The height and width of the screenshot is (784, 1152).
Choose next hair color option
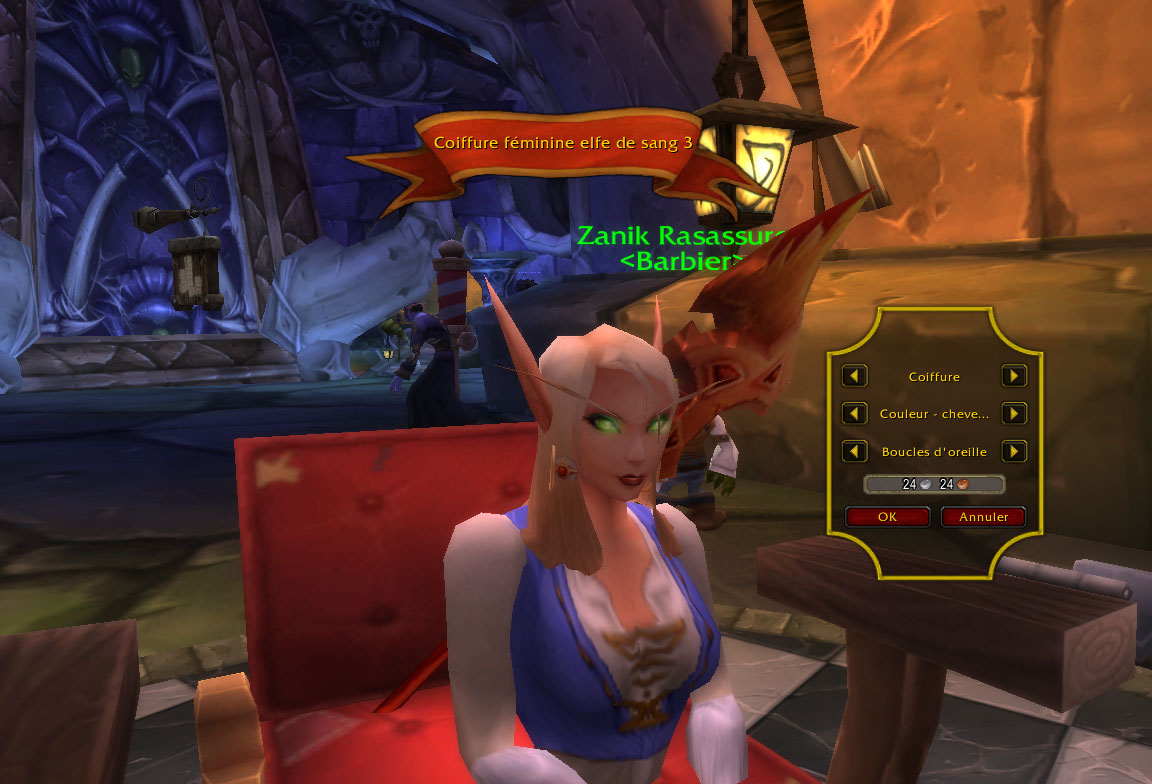[x=1014, y=413]
